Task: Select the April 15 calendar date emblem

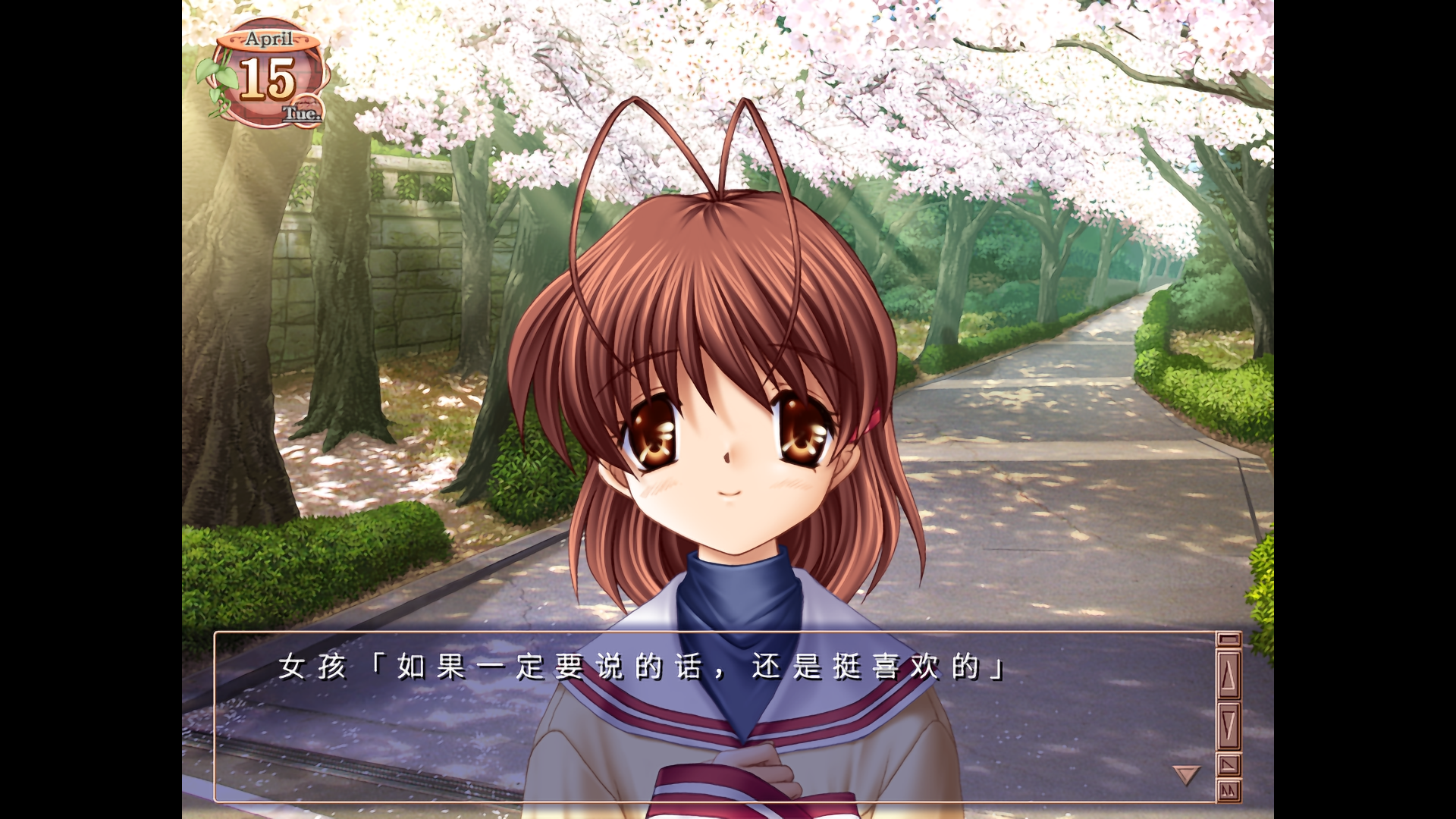Action: (266, 77)
